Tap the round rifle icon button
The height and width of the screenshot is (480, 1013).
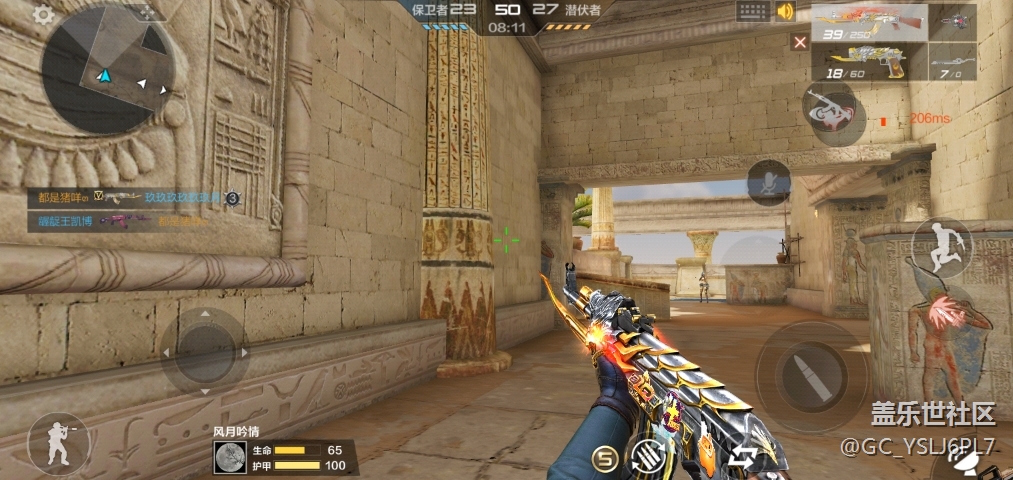point(829,112)
